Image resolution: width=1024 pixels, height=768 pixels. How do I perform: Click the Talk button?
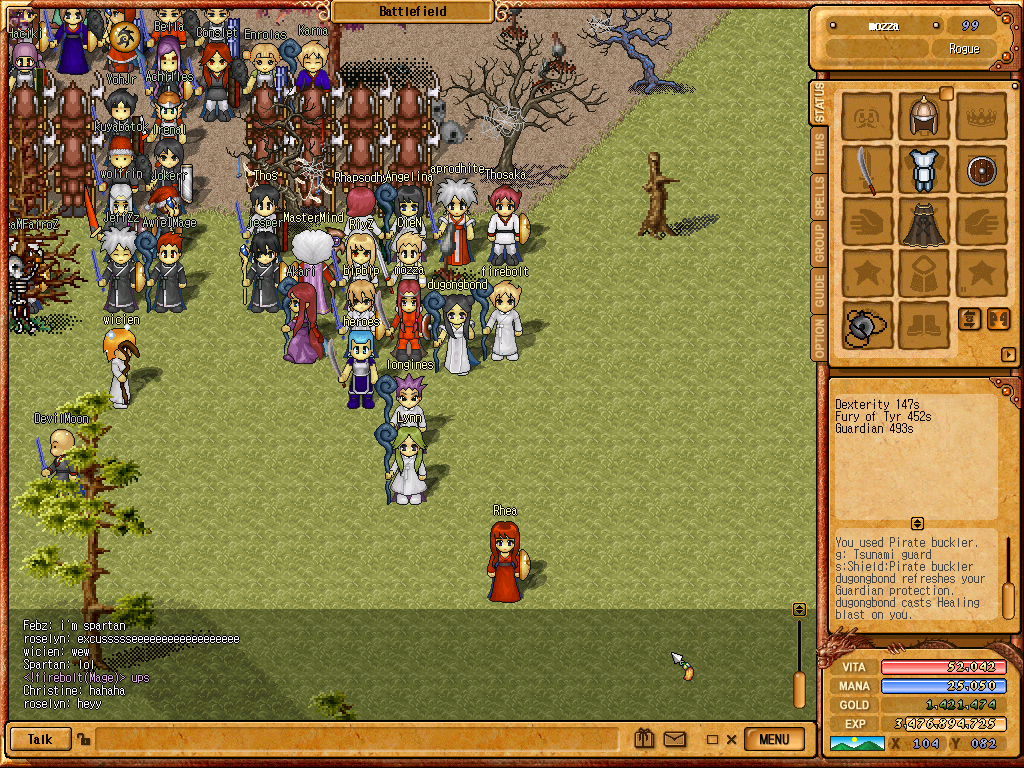click(x=40, y=740)
